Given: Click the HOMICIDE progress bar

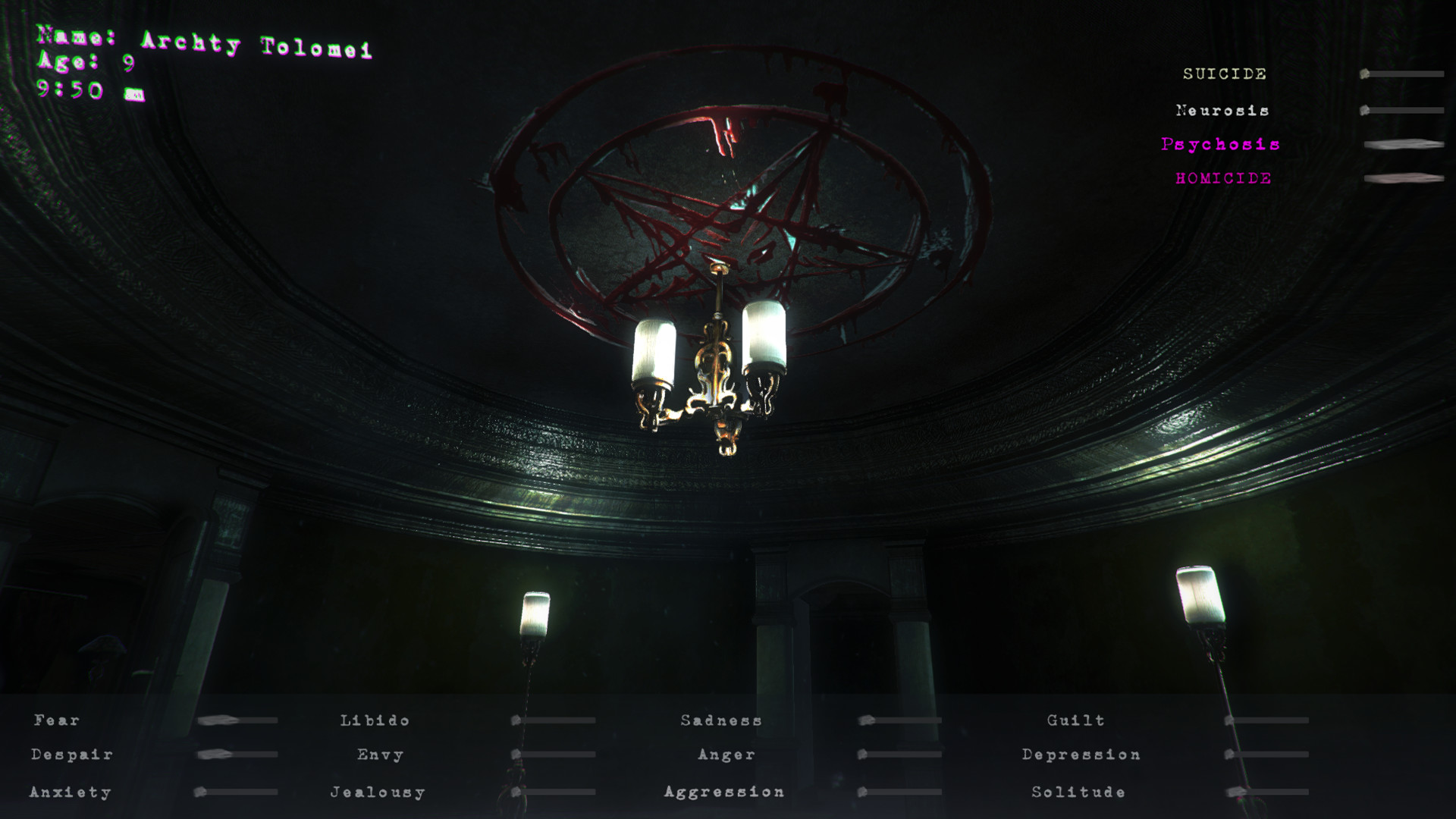Looking at the screenshot, I should 1403,180.
